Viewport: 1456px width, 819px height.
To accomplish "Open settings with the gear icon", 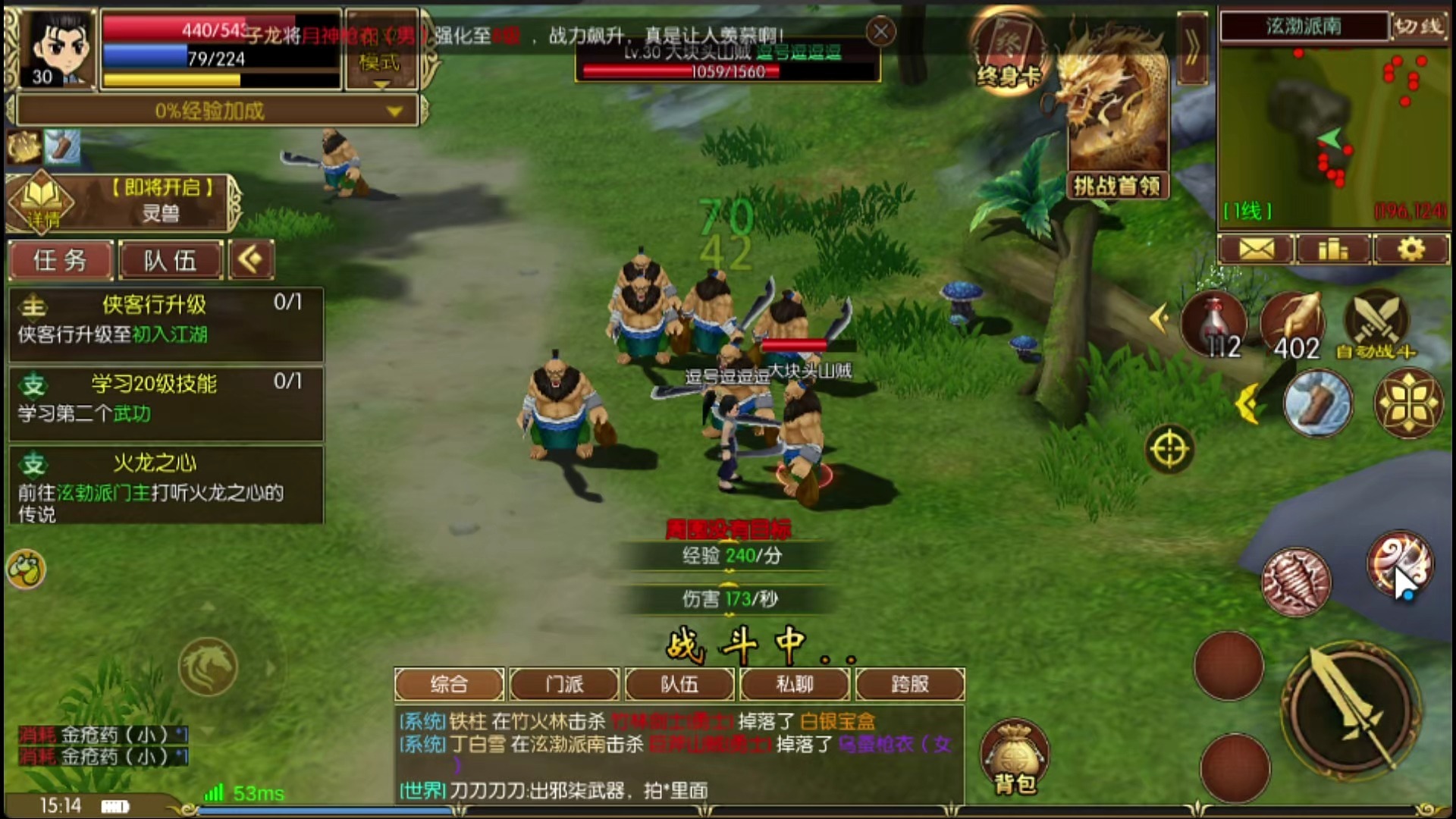I will [1410, 249].
